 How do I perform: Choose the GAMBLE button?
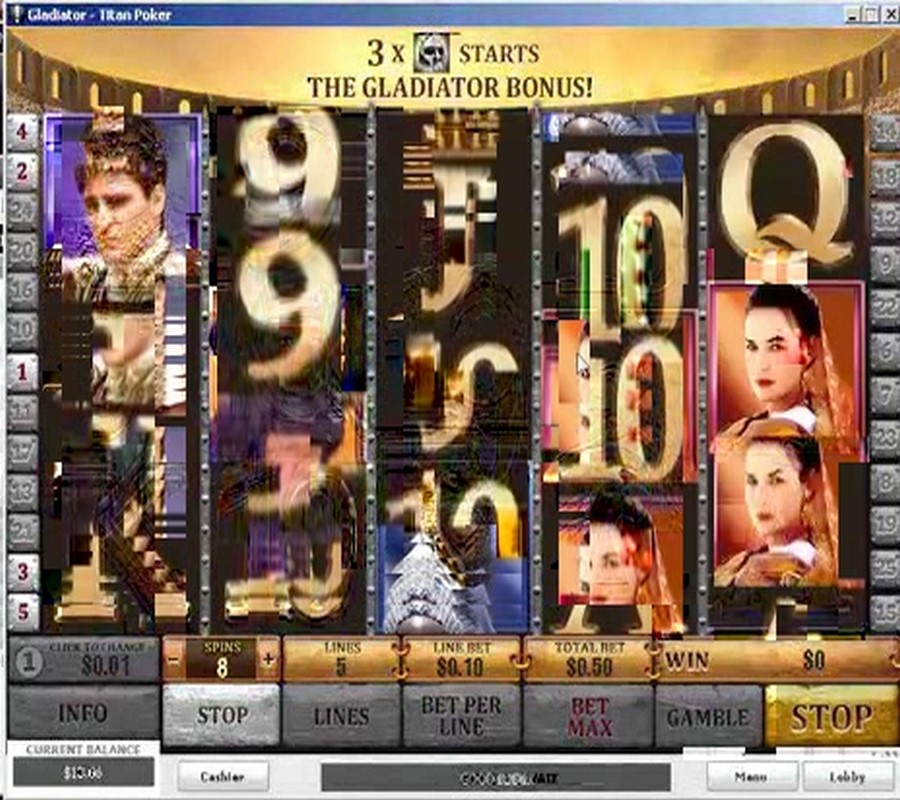(708, 715)
